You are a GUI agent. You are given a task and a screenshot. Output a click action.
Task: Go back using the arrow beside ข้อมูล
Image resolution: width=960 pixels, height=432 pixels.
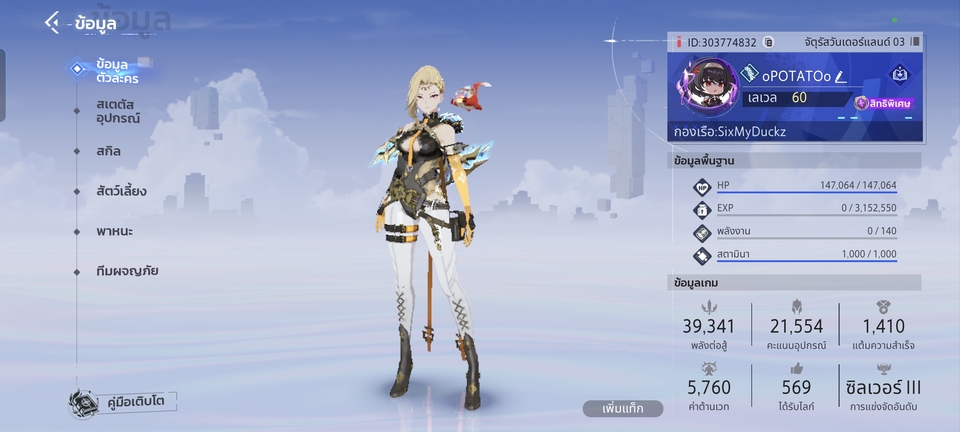pyautogui.click(x=52, y=23)
